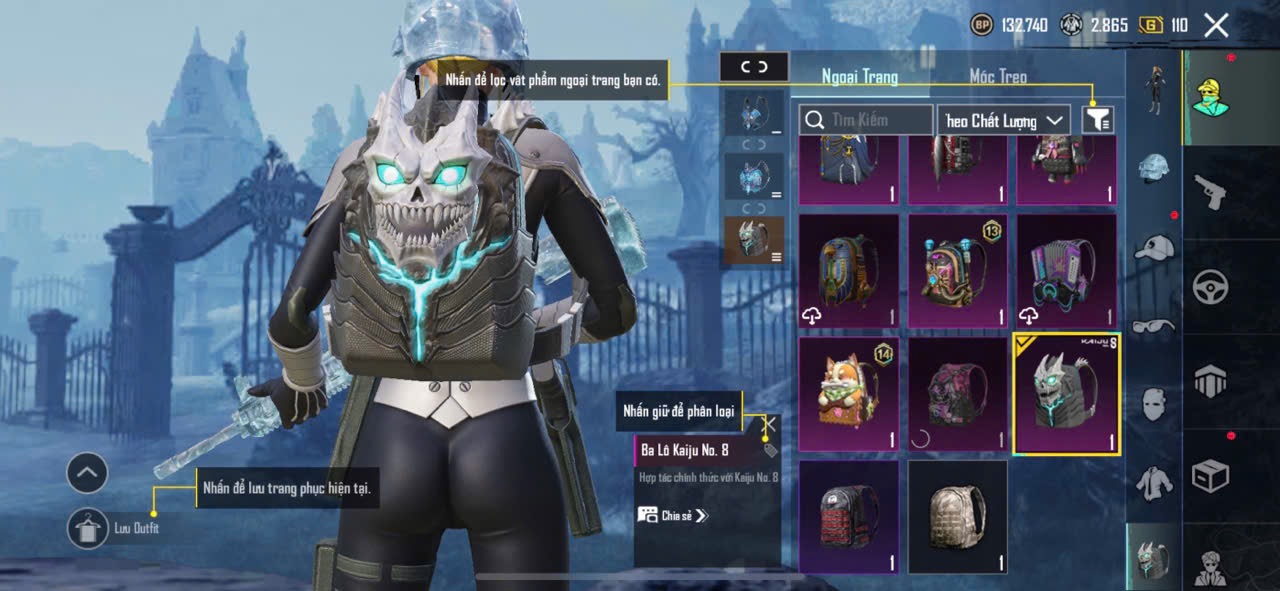Switch to the Móc Treo tab

998,76
